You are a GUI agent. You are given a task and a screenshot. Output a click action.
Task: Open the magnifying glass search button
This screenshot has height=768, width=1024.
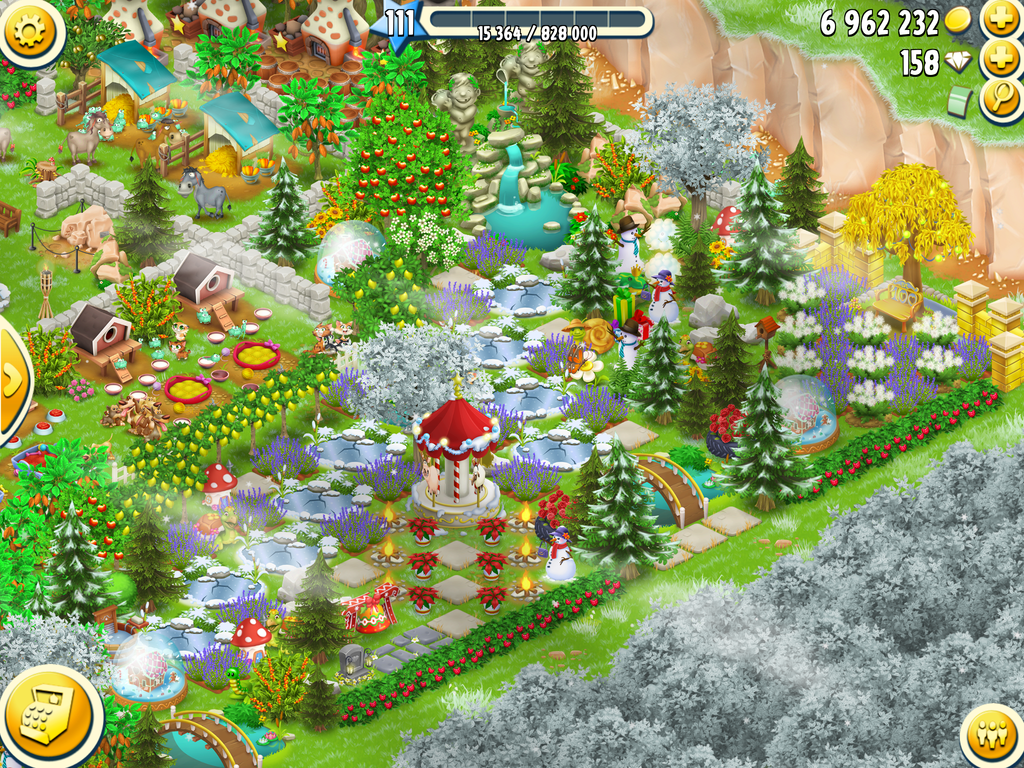click(1000, 100)
